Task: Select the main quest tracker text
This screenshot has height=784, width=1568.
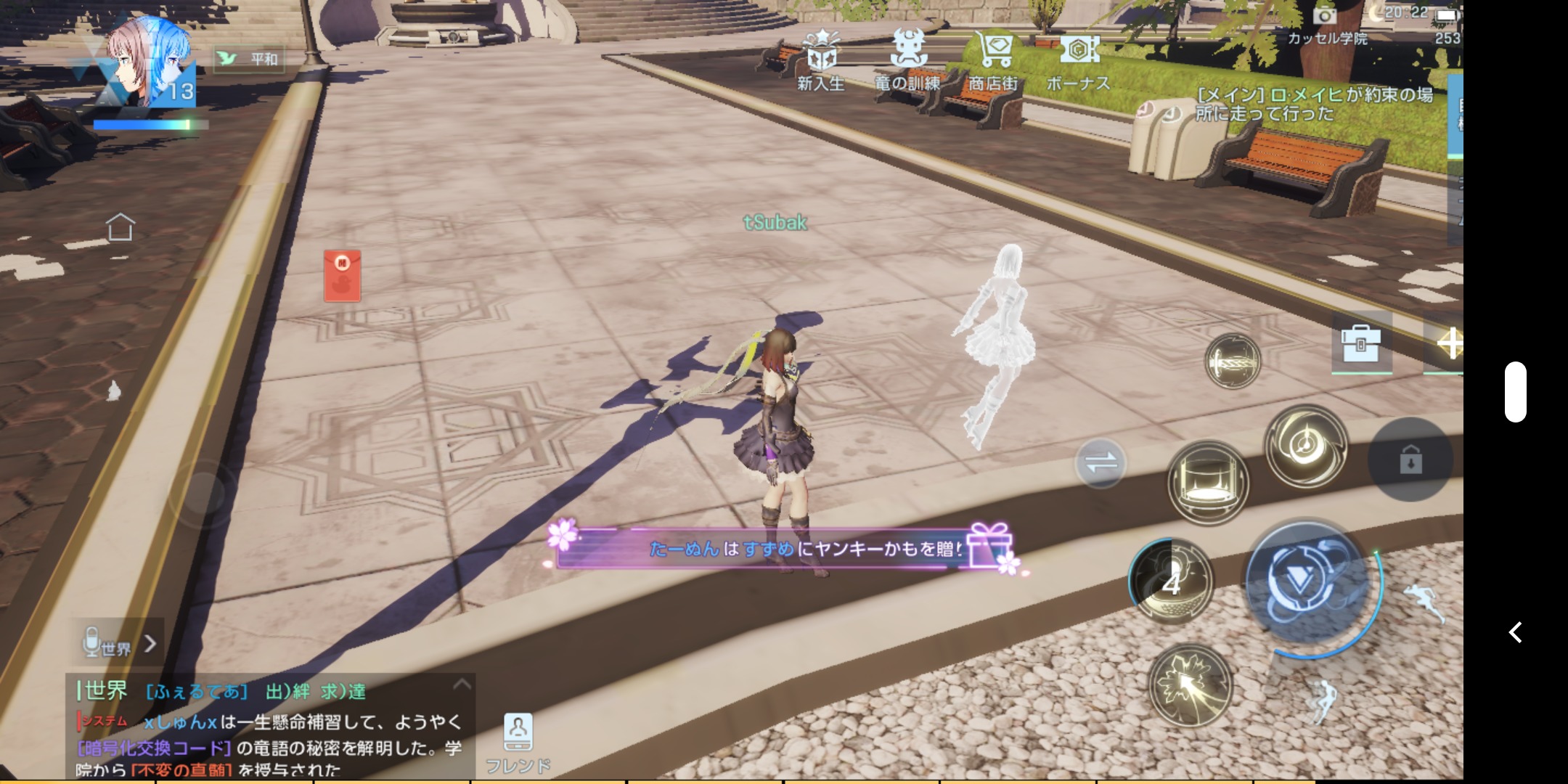Action: [x=1314, y=104]
